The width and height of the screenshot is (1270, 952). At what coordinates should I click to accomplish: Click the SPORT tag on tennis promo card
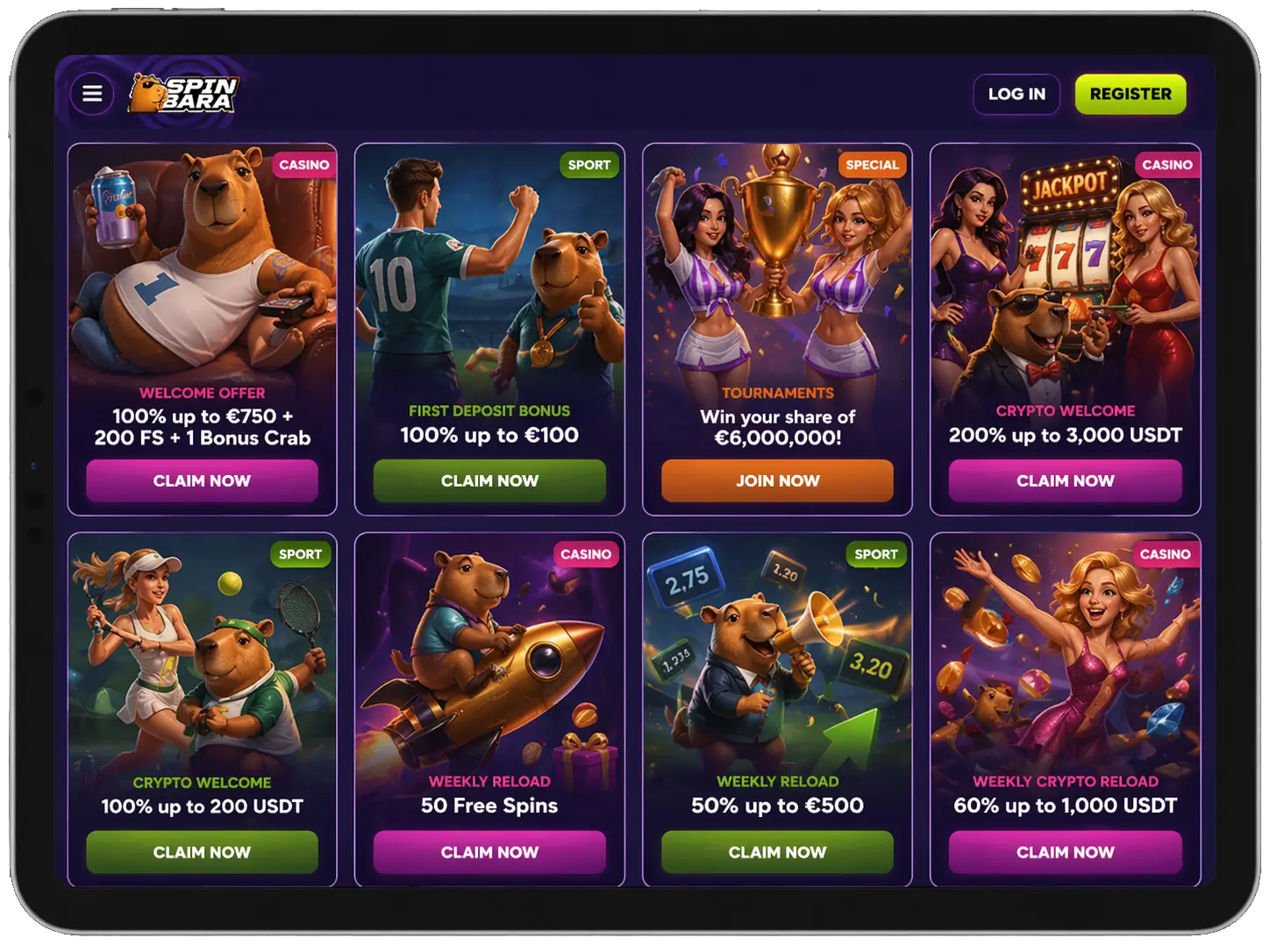(x=302, y=554)
